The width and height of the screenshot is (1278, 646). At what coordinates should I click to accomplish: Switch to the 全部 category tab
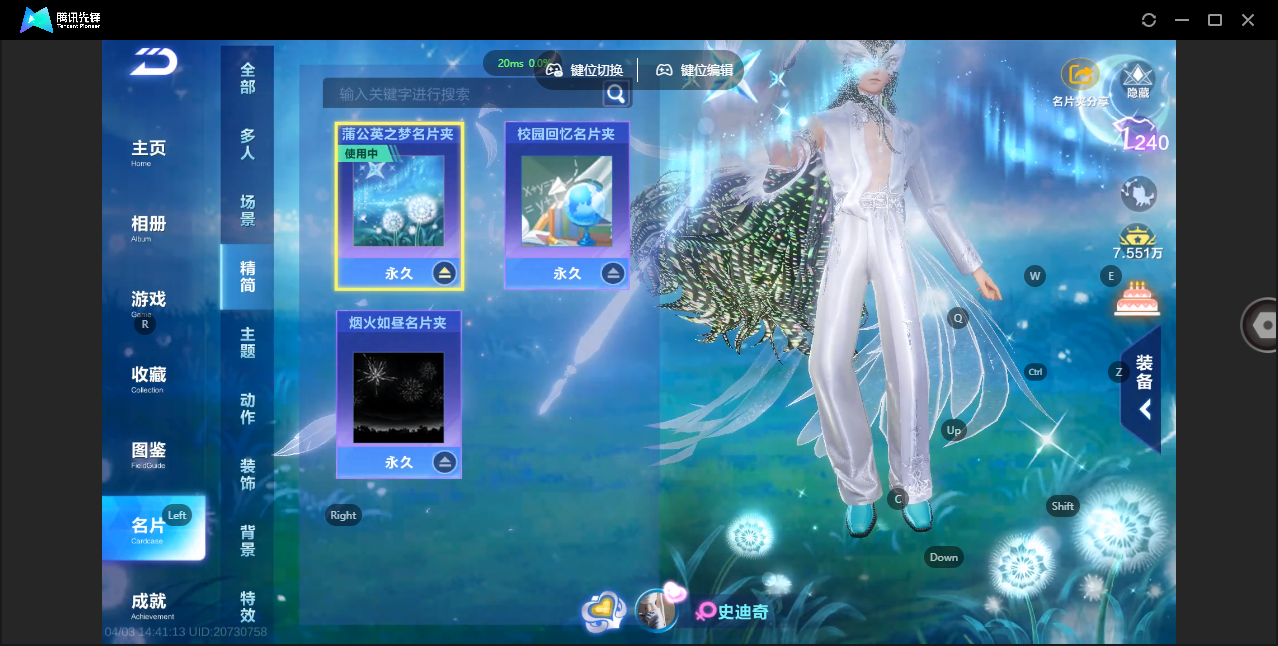pyautogui.click(x=247, y=79)
